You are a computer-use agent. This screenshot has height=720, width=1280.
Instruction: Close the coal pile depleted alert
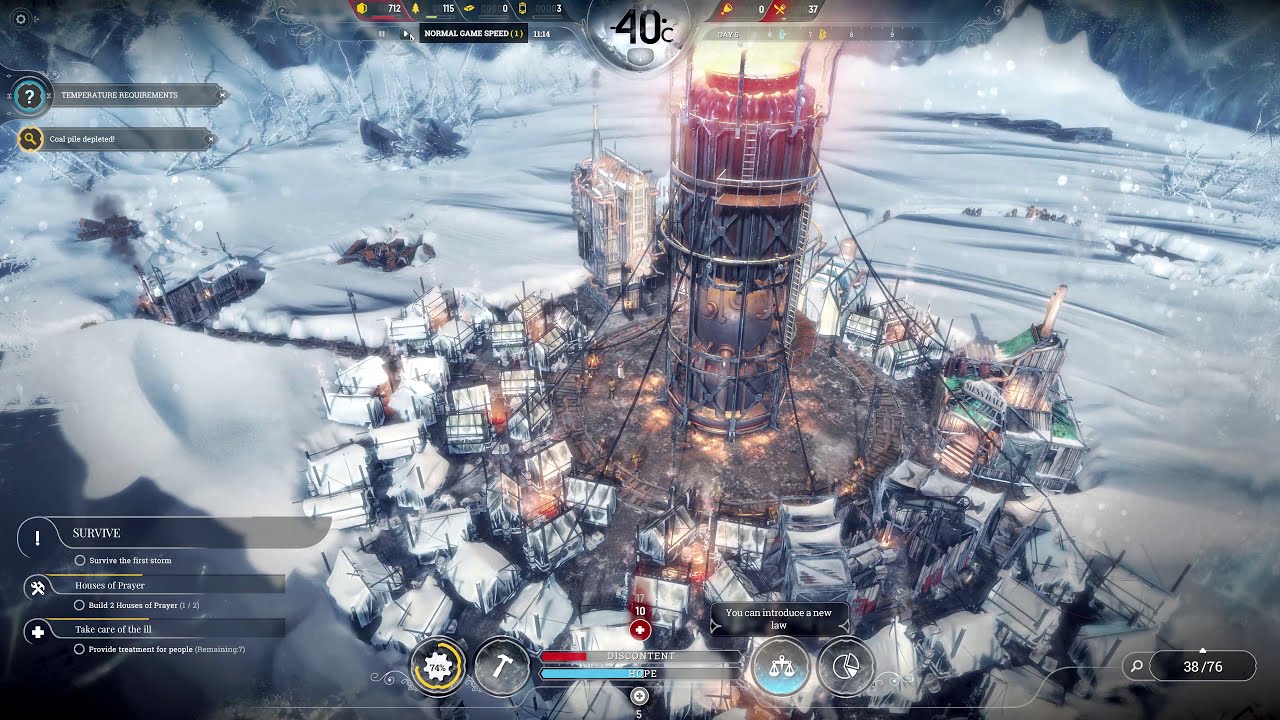click(x=210, y=139)
